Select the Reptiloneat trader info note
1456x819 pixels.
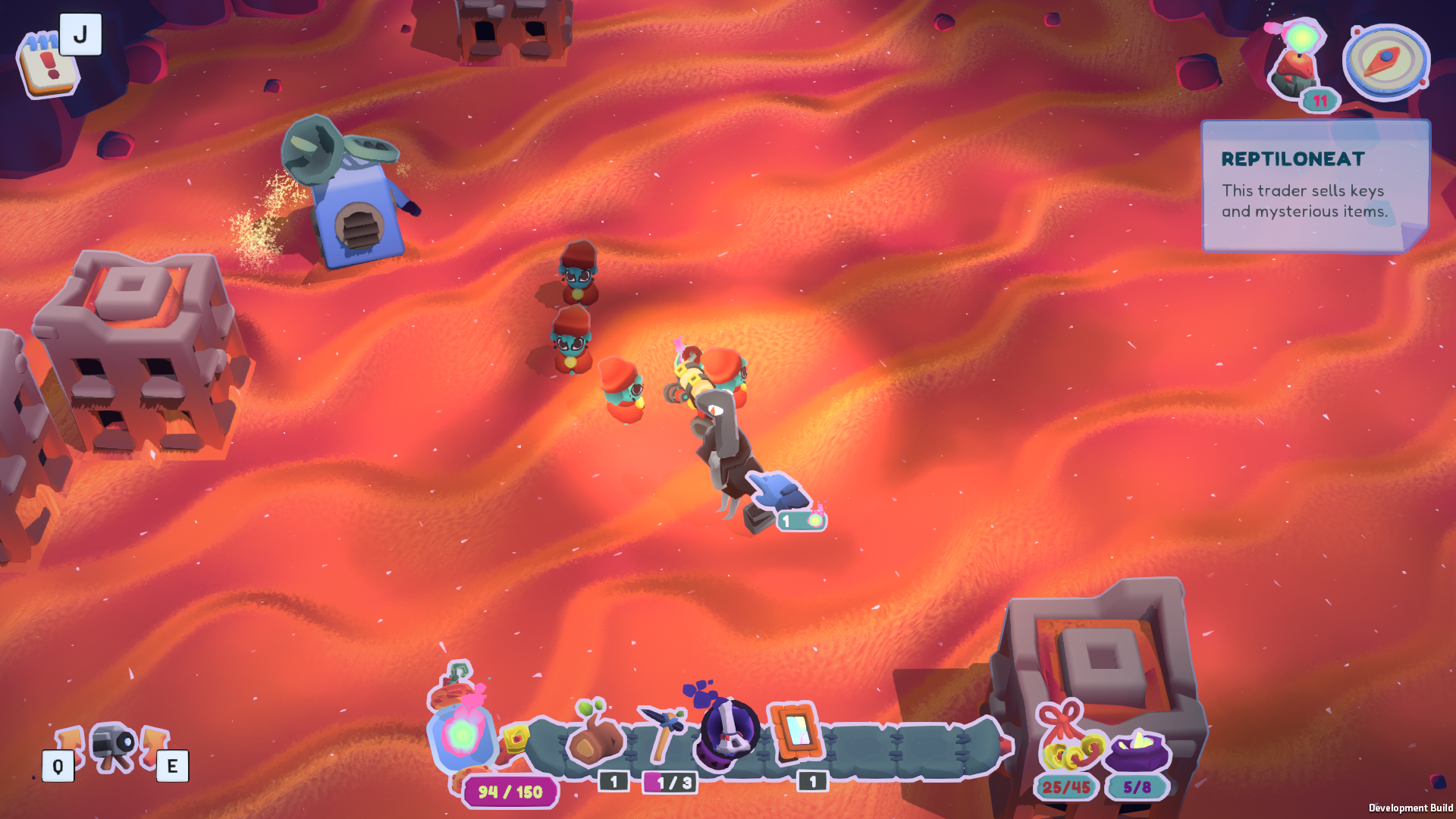(1314, 186)
